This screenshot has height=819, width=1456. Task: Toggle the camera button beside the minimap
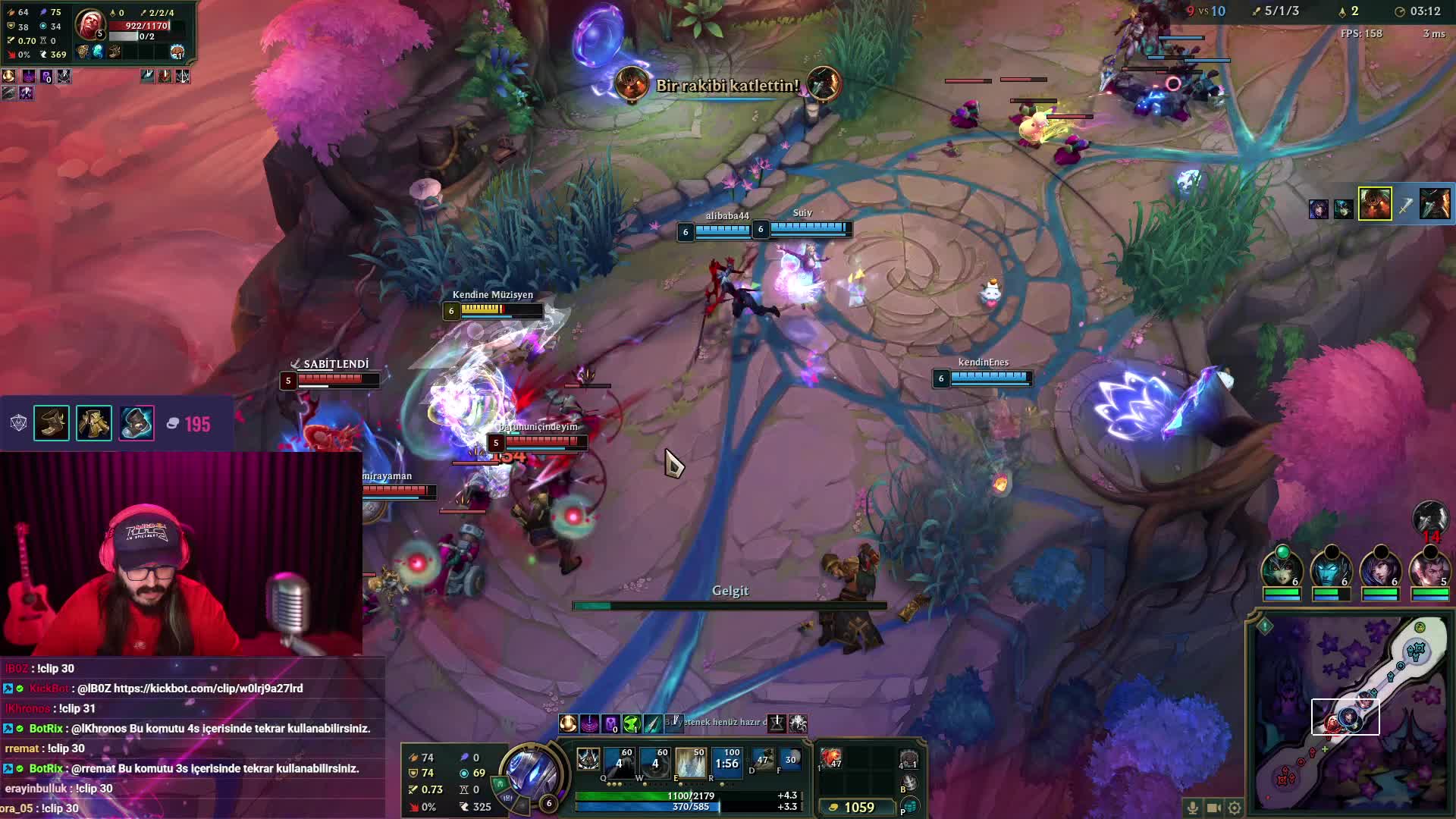pos(1213,808)
